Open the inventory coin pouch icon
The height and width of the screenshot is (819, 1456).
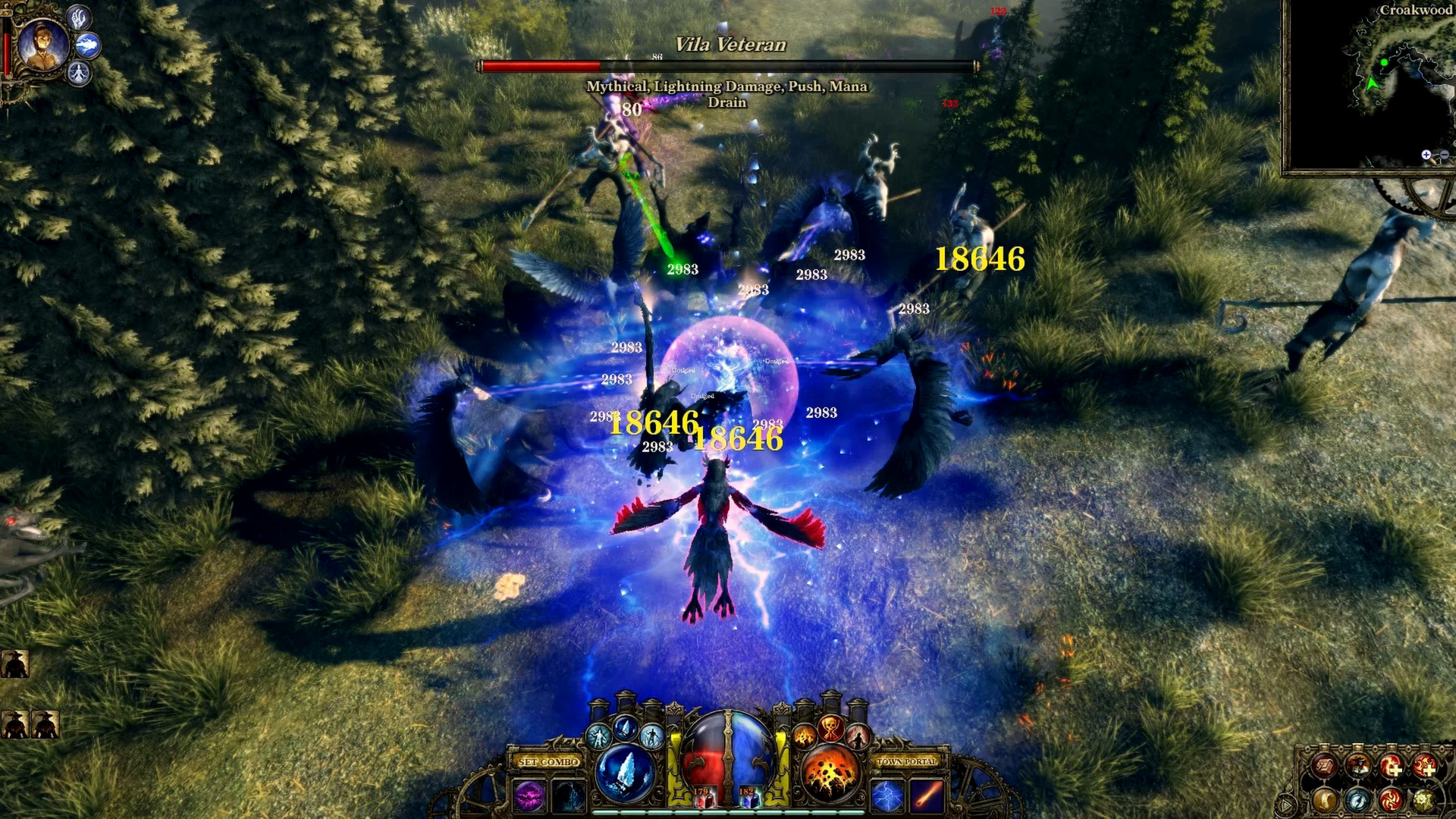coord(1324,801)
